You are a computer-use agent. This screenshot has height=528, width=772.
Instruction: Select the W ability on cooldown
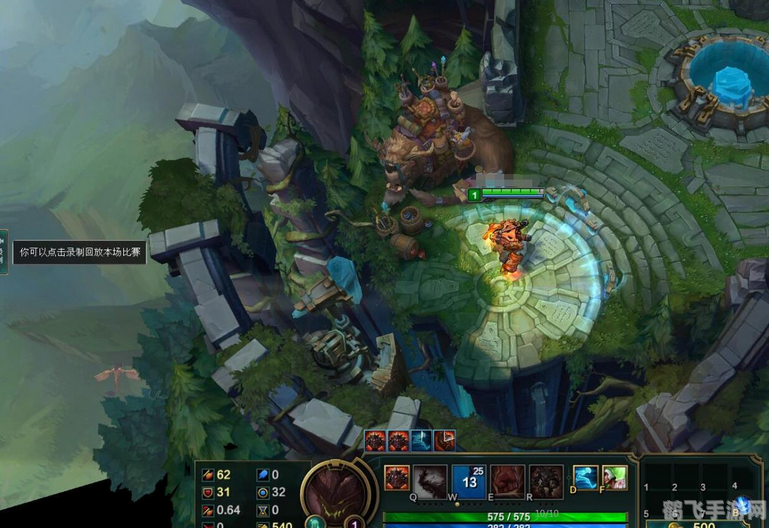pyautogui.click(x=469, y=482)
